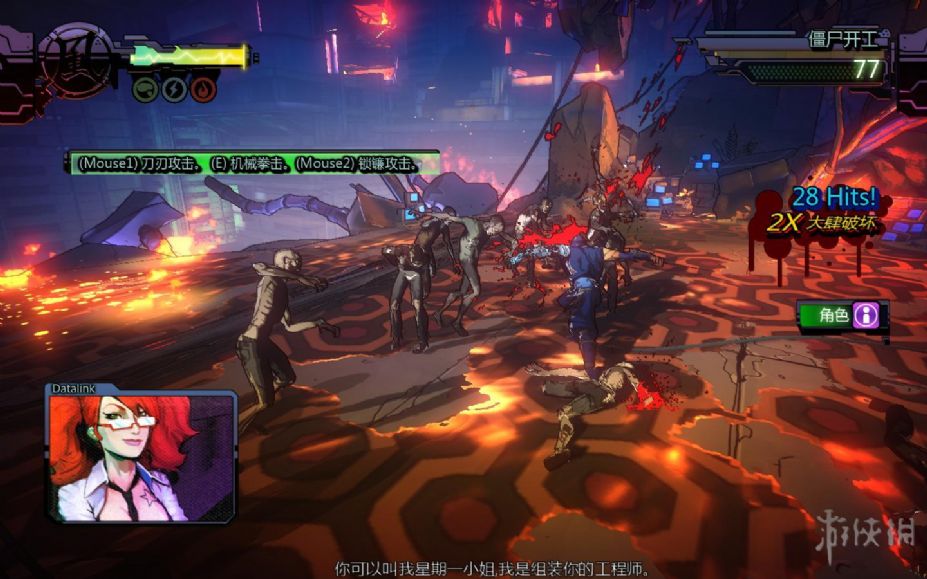Activate the blue lightning bolt ability
This screenshot has width=927, height=579.
[174, 89]
